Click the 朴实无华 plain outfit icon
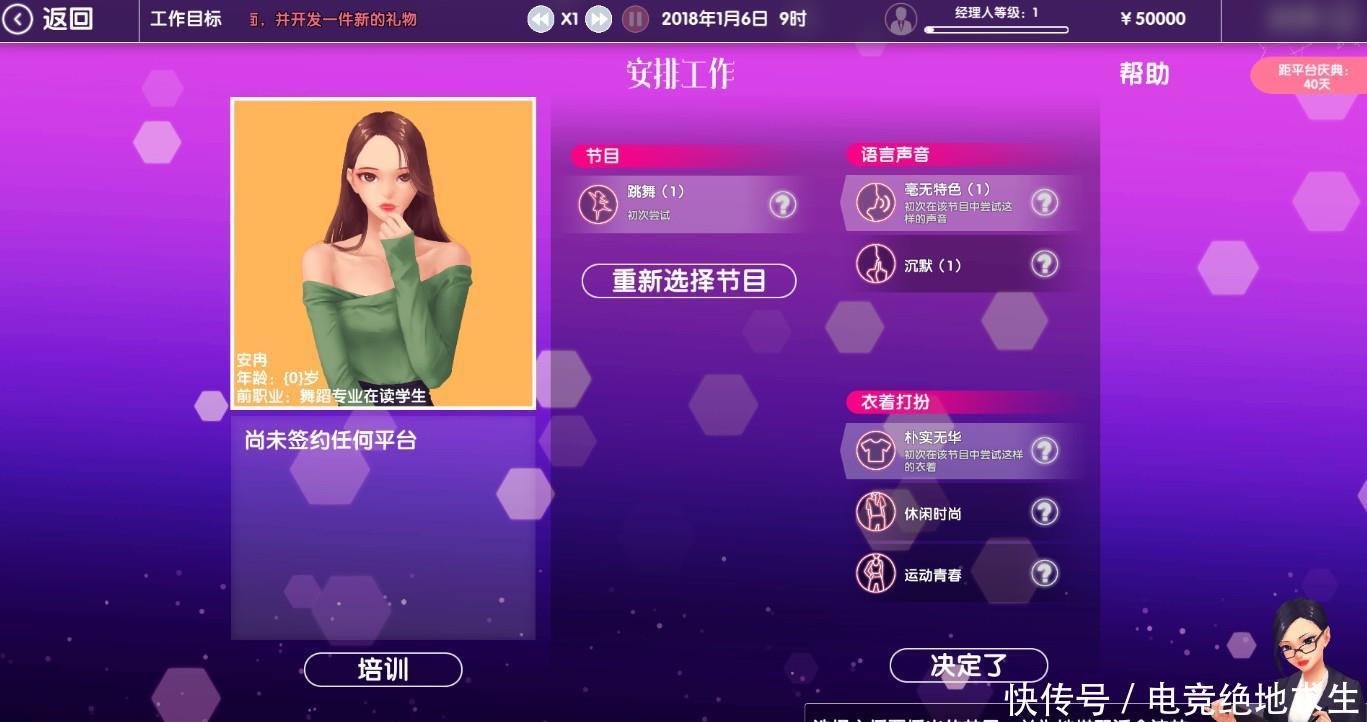Image resolution: width=1367 pixels, height=722 pixels. pos(876,448)
